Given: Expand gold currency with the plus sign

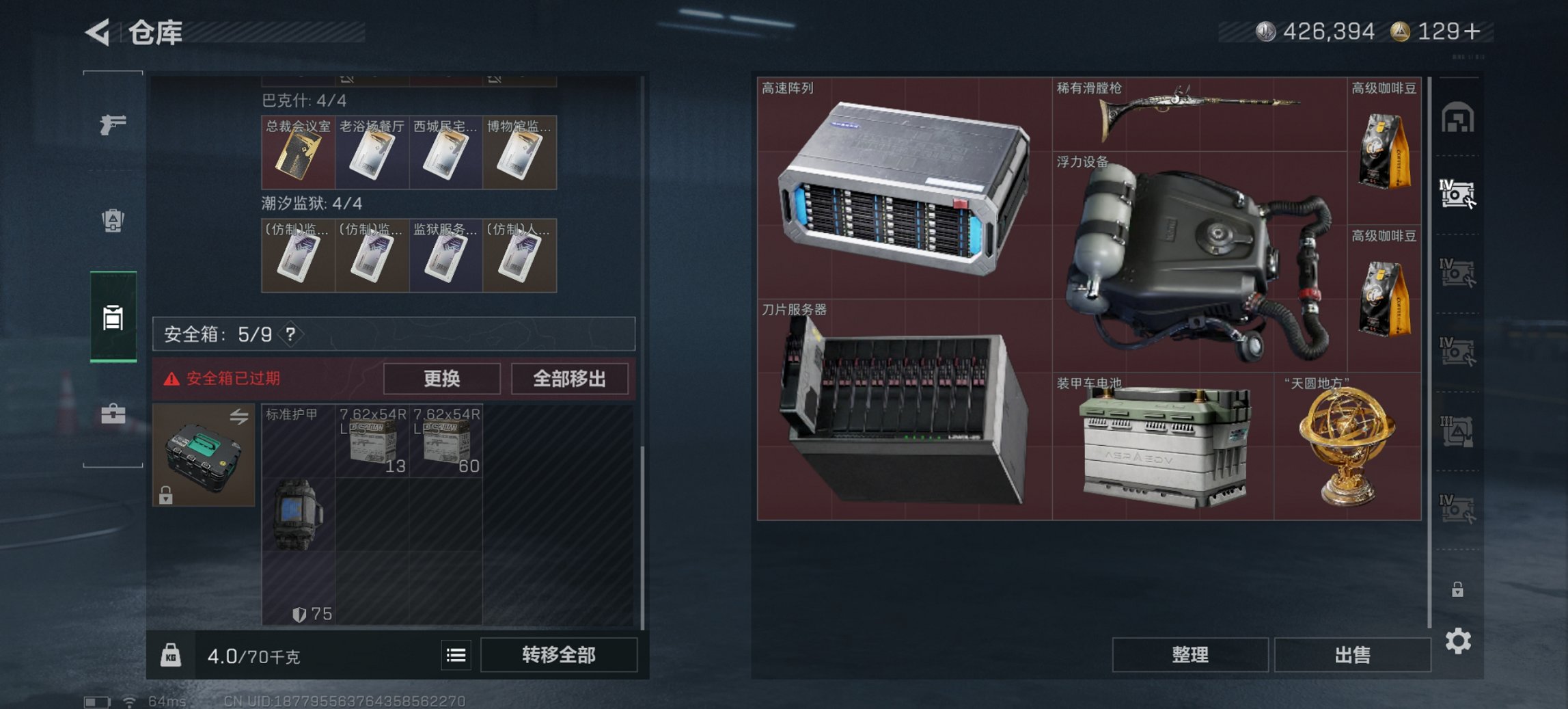Looking at the screenshot, I should pyautogui.click(x=1473, y=31).
